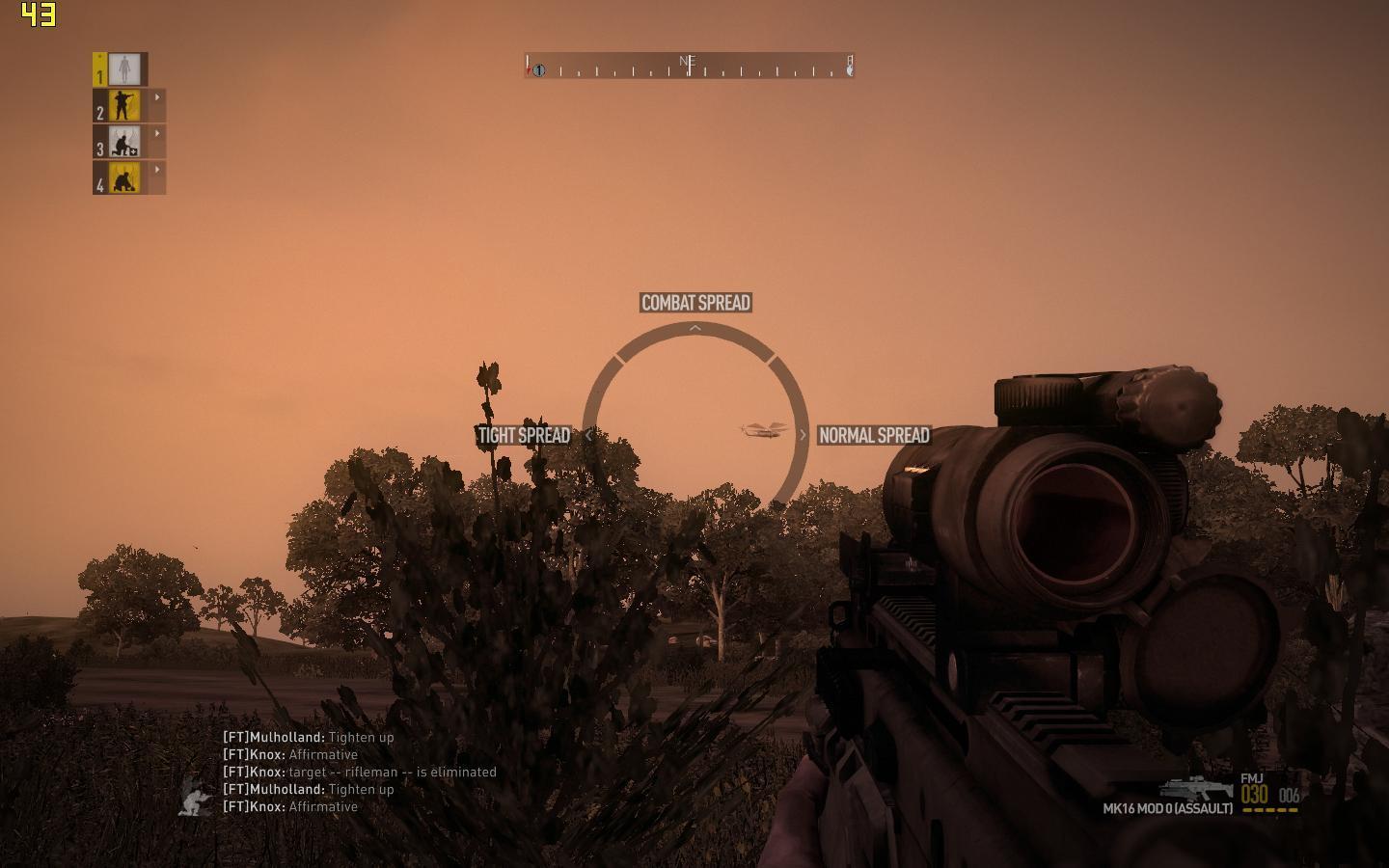Click the squad radio chat log
The image size is (1389, 868).
coord(359,772)
